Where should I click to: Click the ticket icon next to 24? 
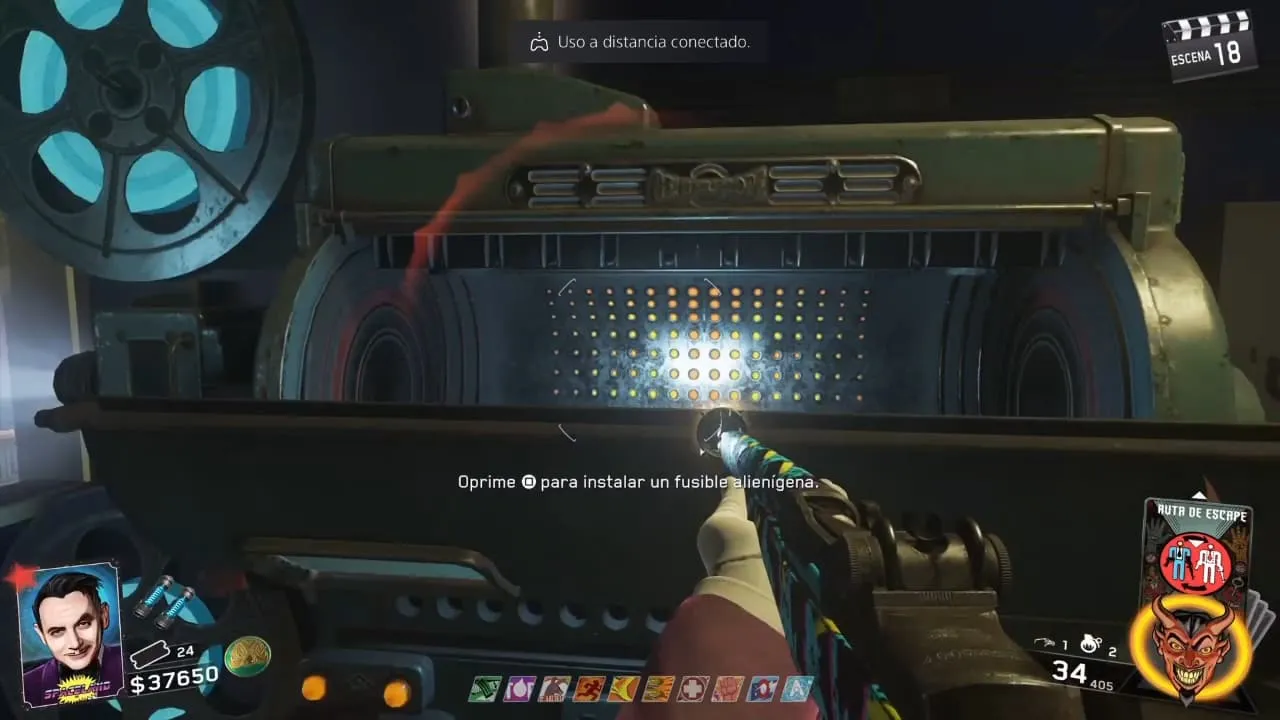[148, 655]
